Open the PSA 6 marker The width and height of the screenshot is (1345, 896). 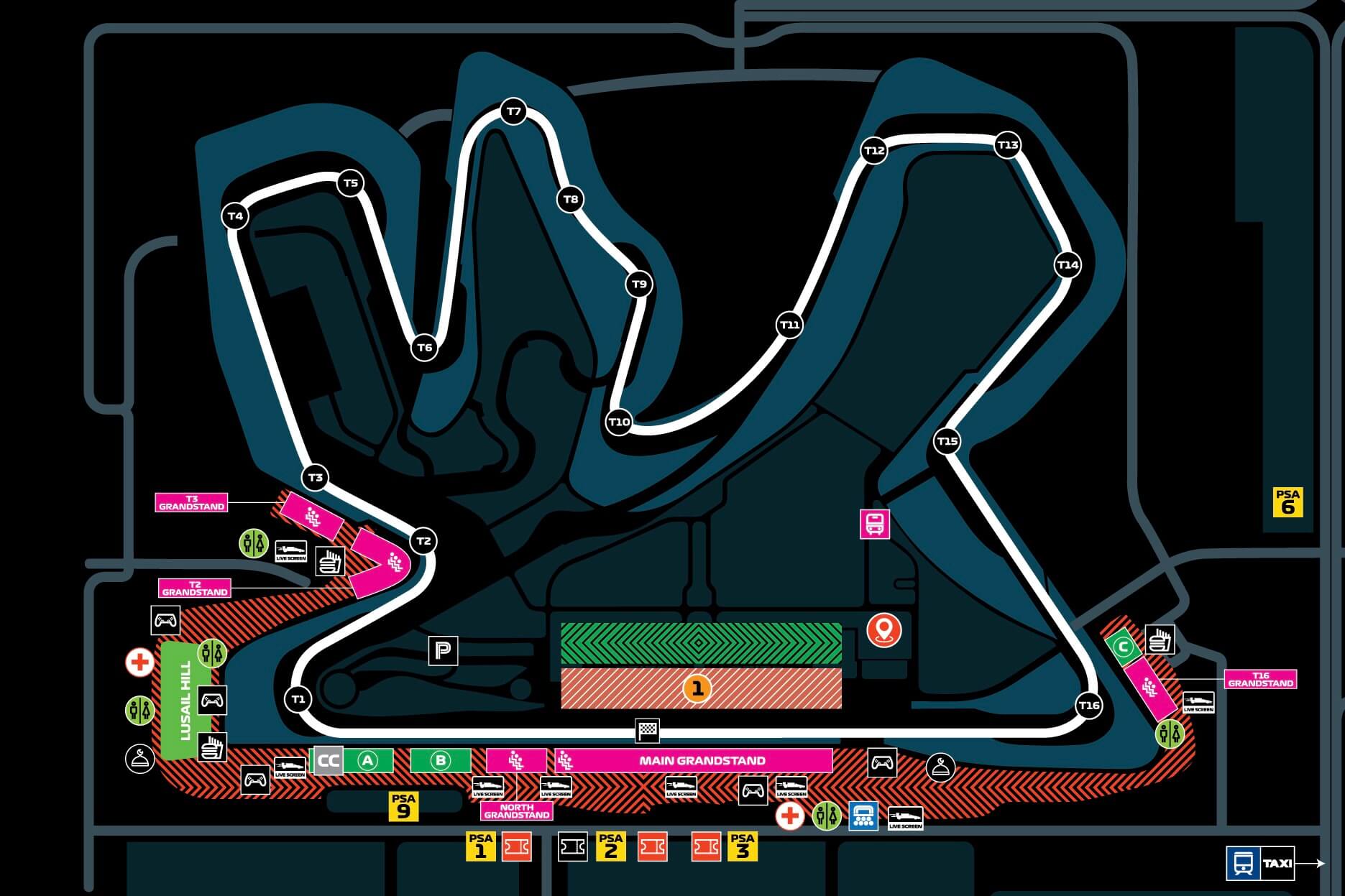[x=1287, y=502]
